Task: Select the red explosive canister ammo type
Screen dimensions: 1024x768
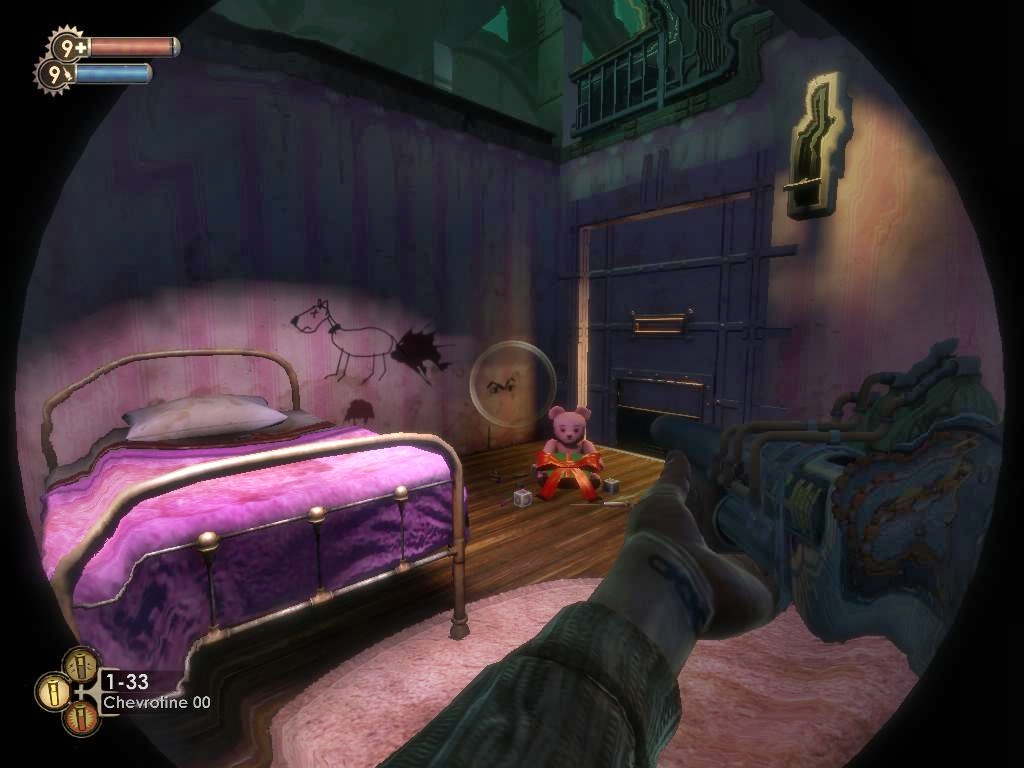Action: coord(81,718)
